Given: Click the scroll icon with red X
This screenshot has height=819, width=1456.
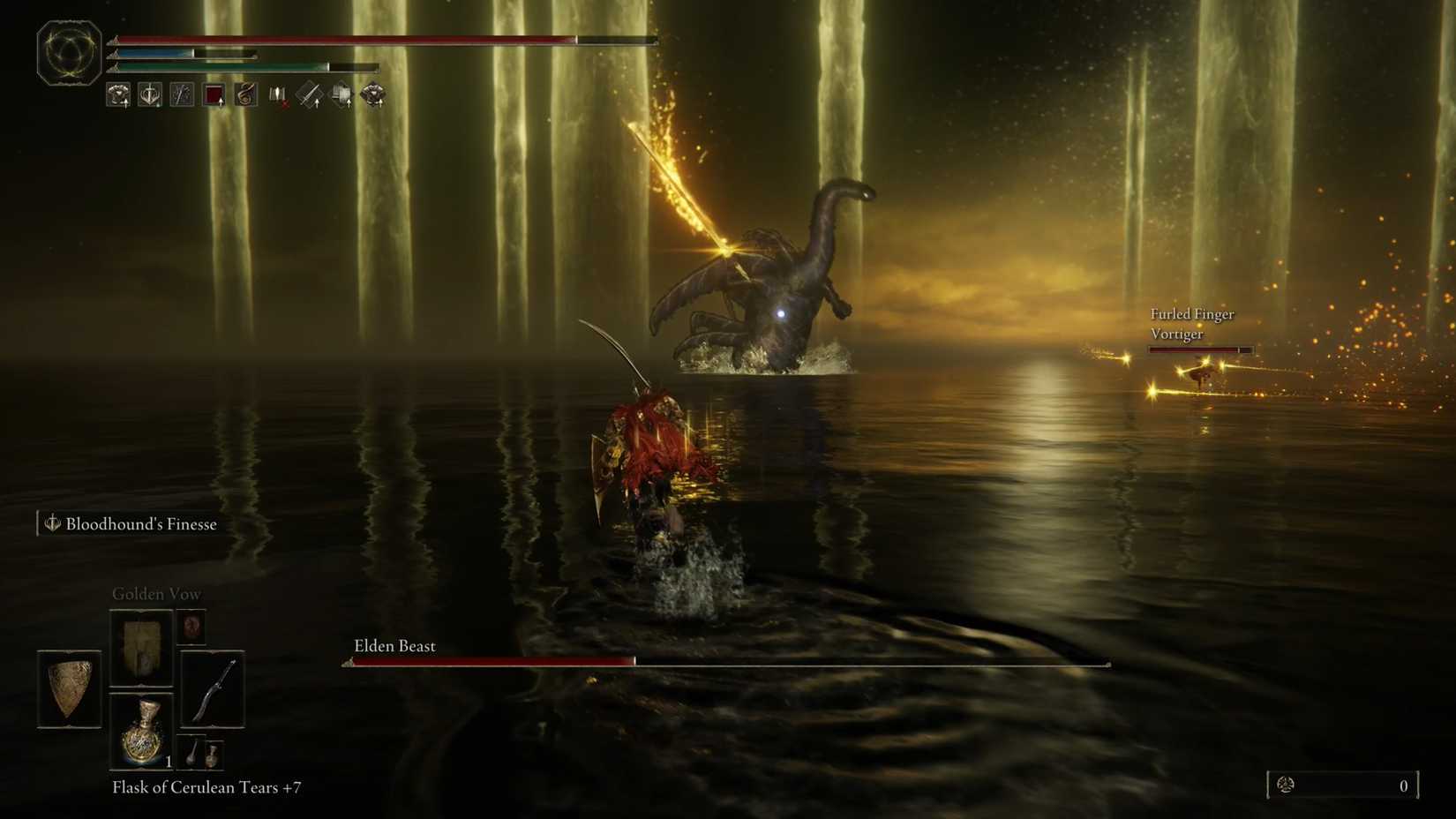Looking at the screenshot, I should [276, 94].
